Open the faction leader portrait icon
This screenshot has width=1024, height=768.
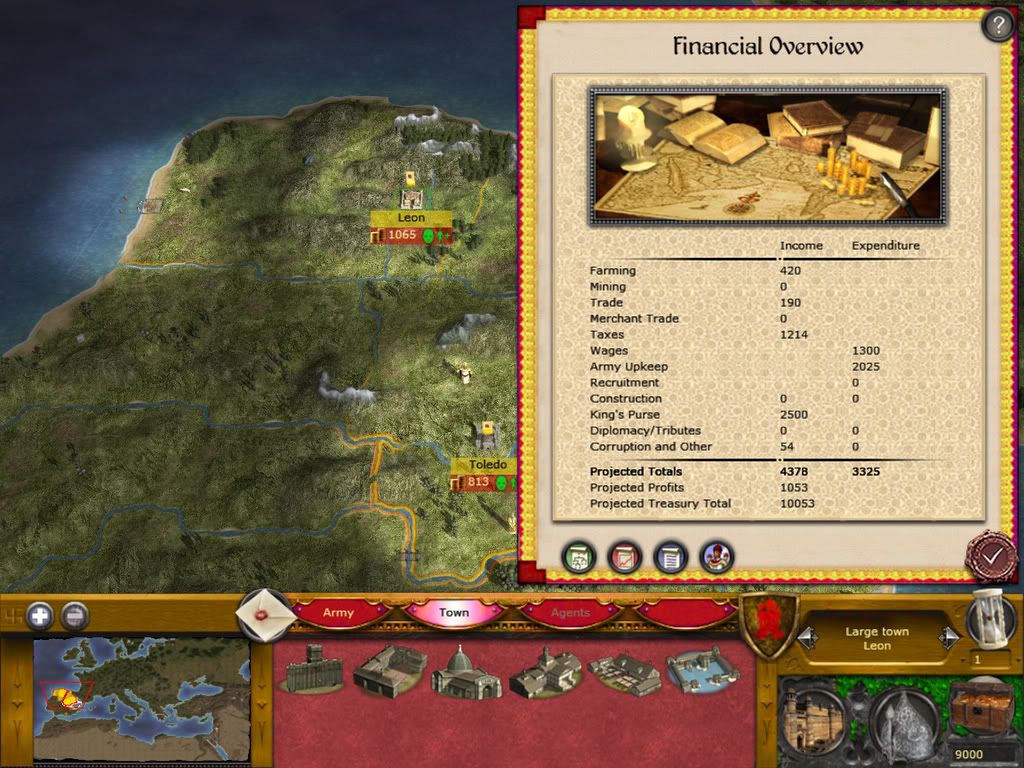716,557
